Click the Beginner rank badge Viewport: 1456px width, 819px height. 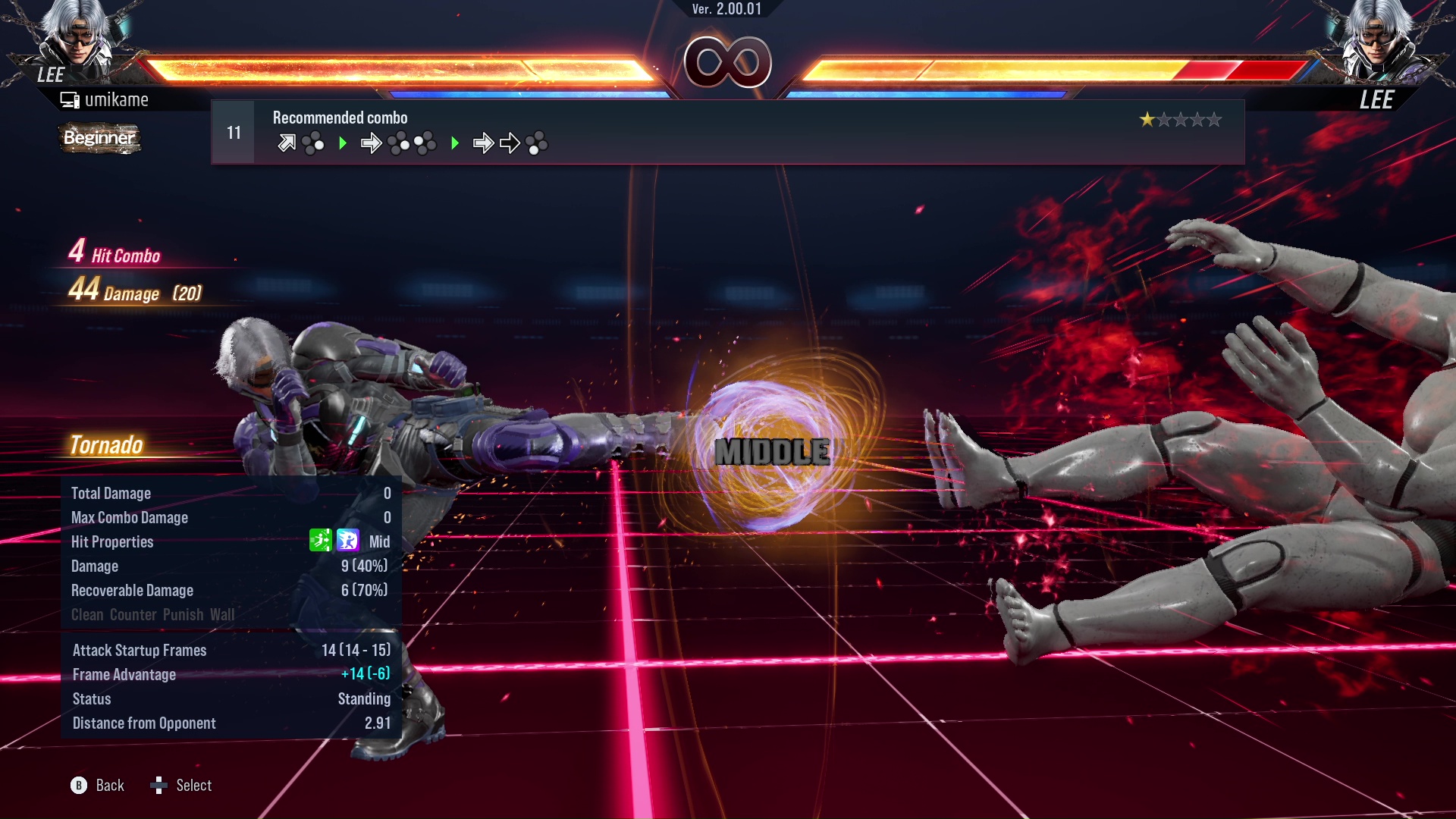point(99,138)
